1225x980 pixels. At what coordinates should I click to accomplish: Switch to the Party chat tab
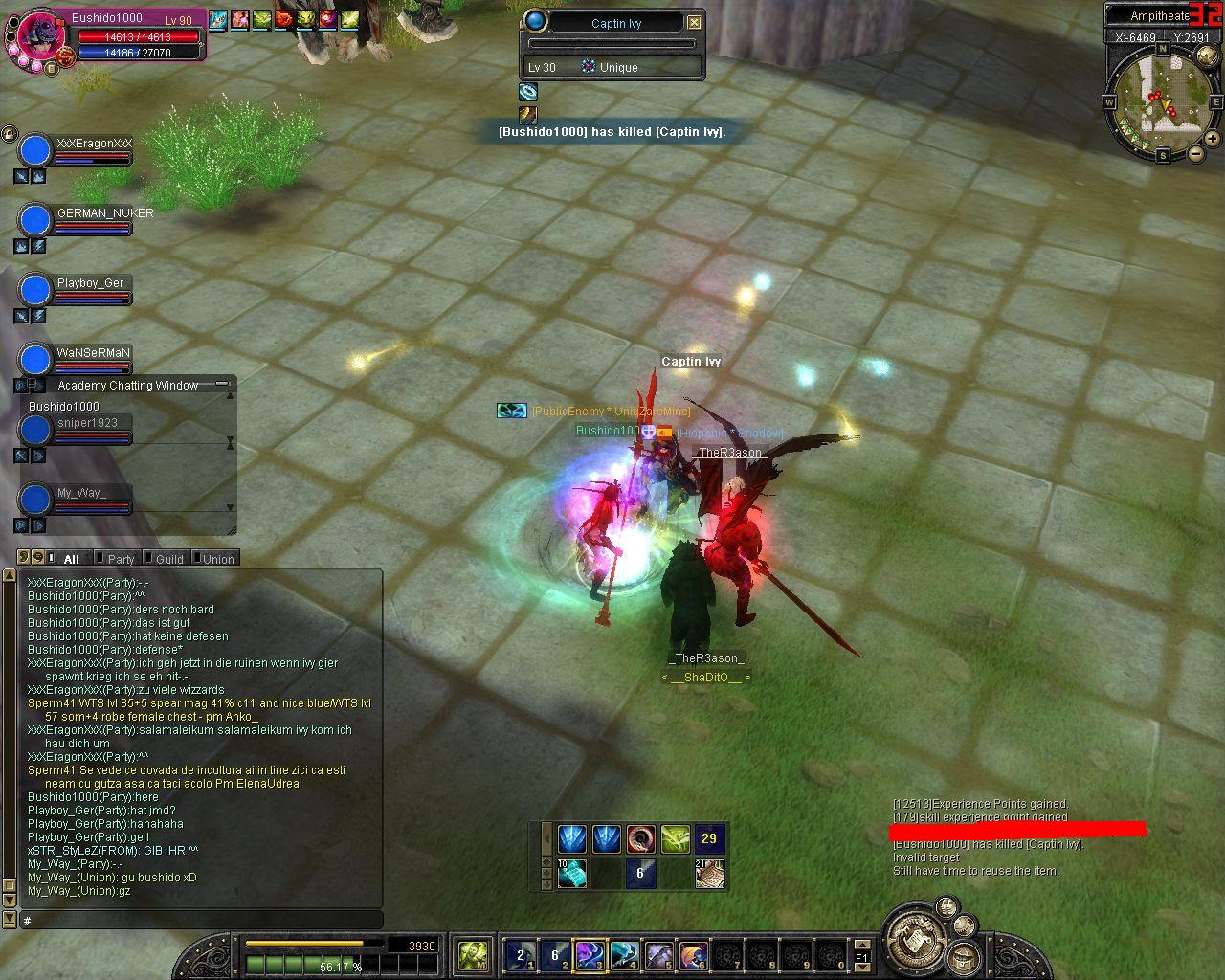tap(121, 559)
